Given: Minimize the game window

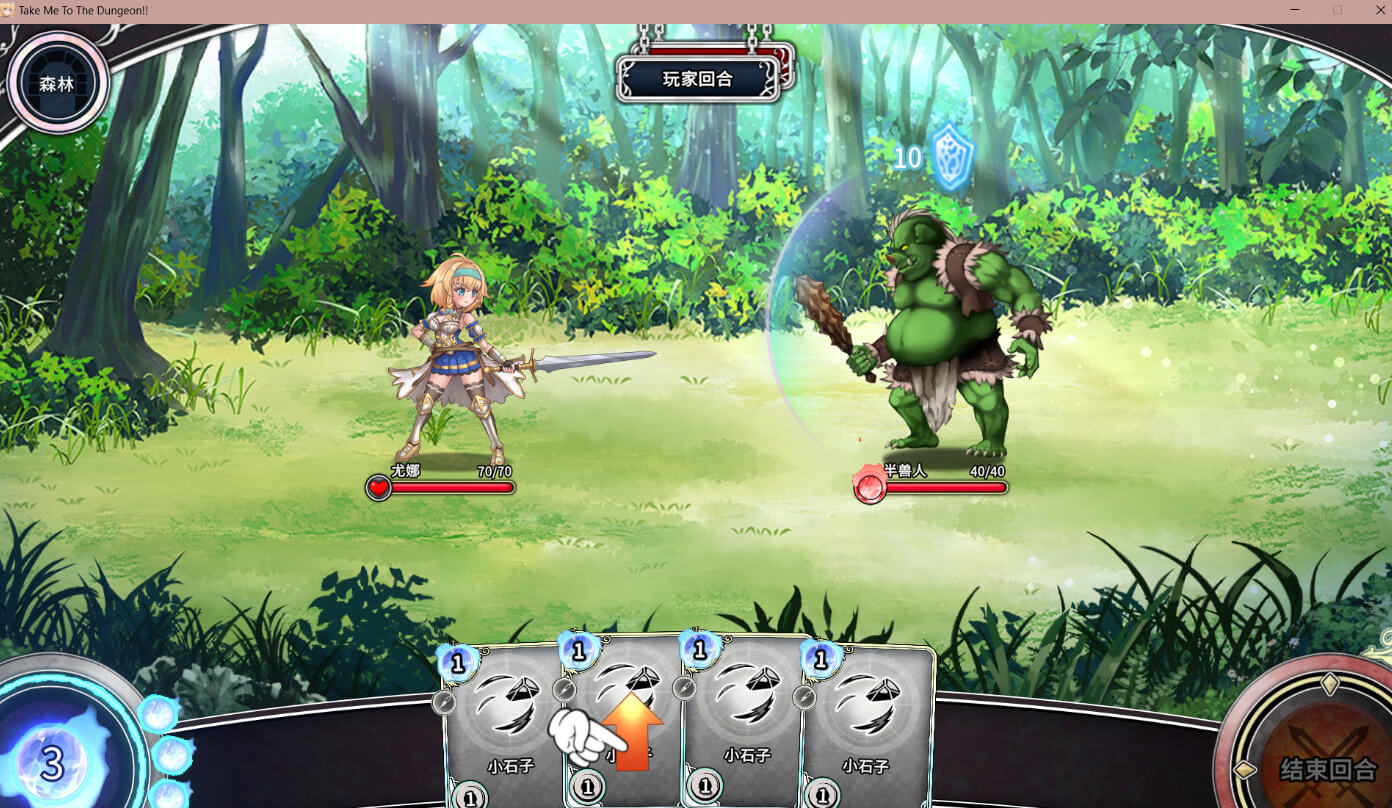Looking at the screenshot, I should [1295, 10].
